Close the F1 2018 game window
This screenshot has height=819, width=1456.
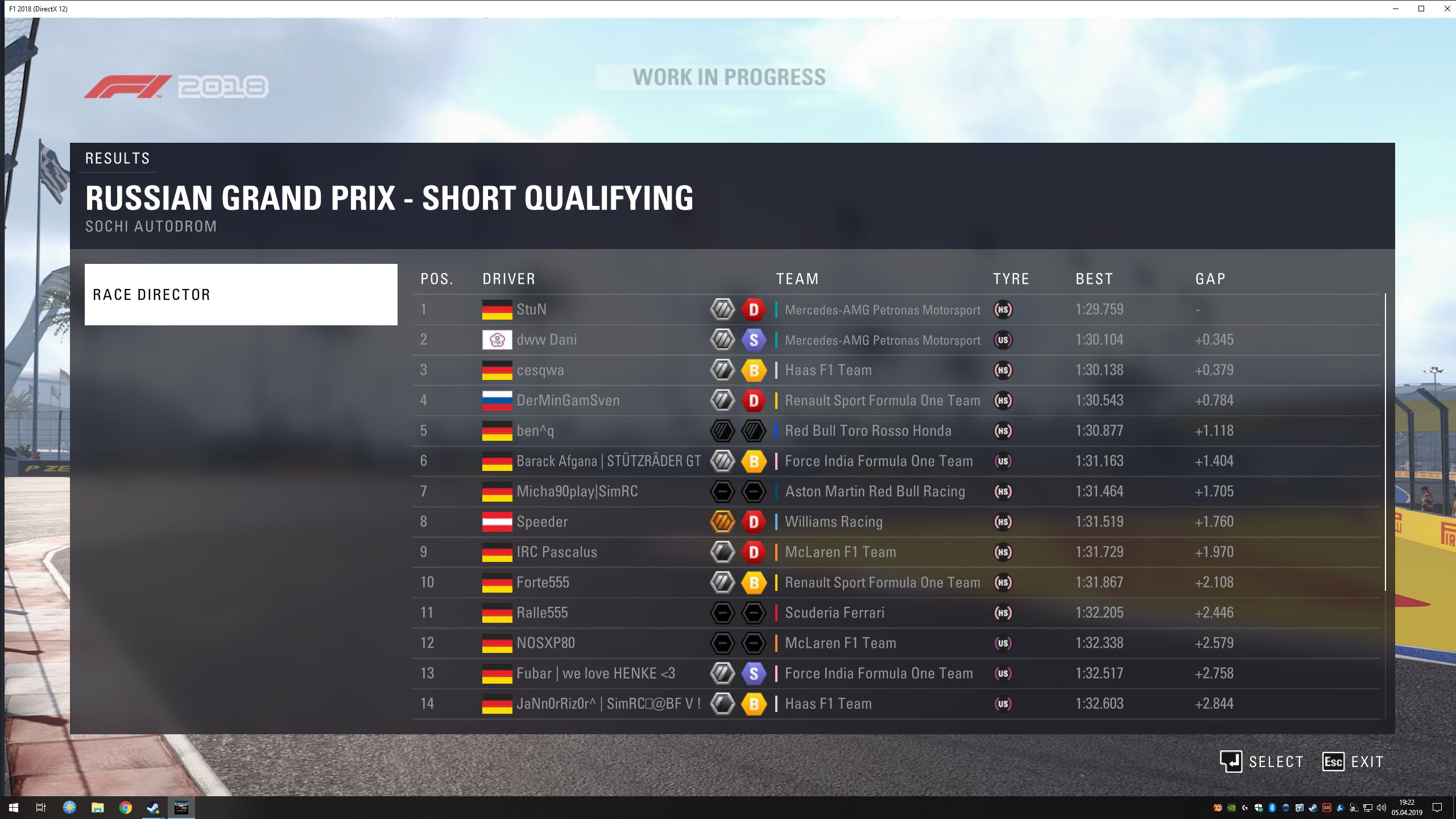point(1447,9)
